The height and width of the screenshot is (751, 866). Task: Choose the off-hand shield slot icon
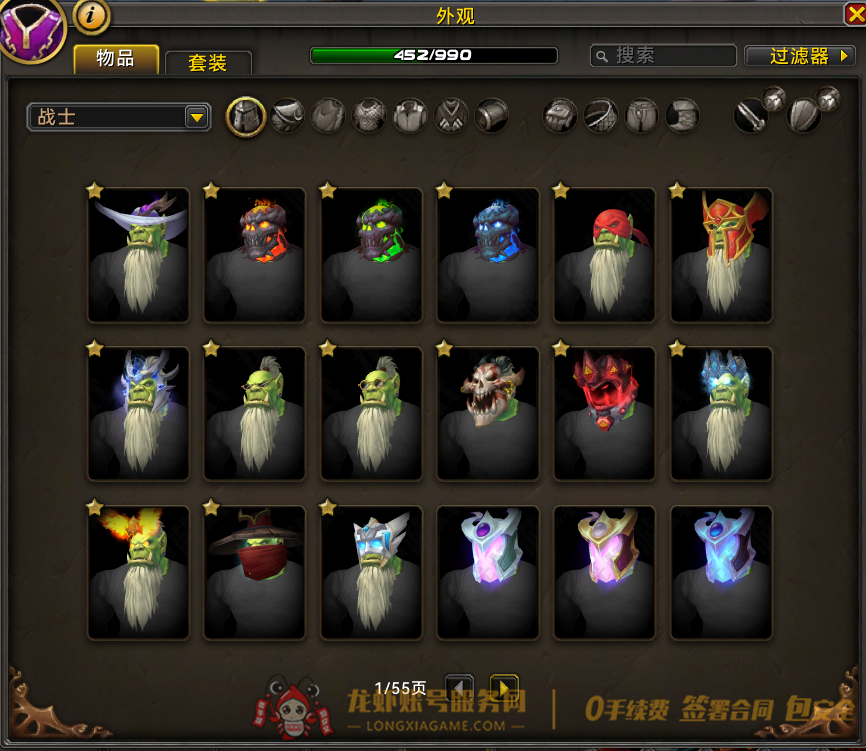click(805, 116)
